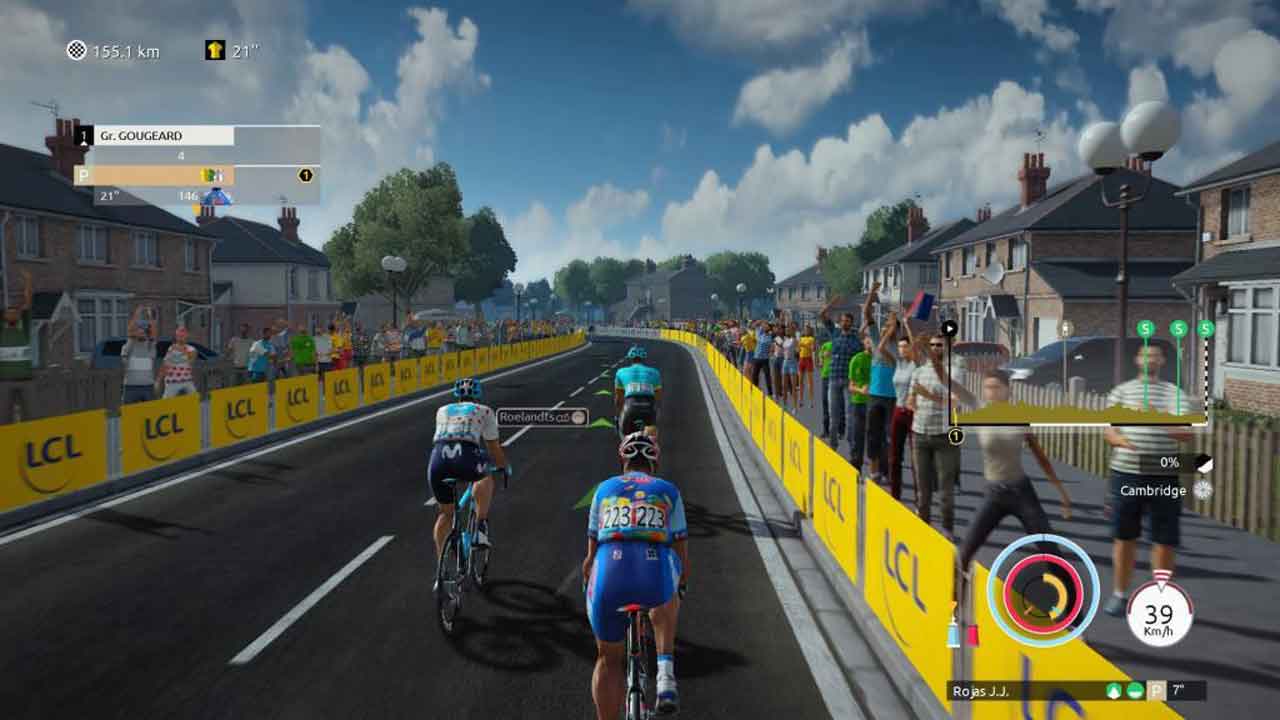
Task: Click the Cambridge location marker icon
Action: click(1202, 490)
